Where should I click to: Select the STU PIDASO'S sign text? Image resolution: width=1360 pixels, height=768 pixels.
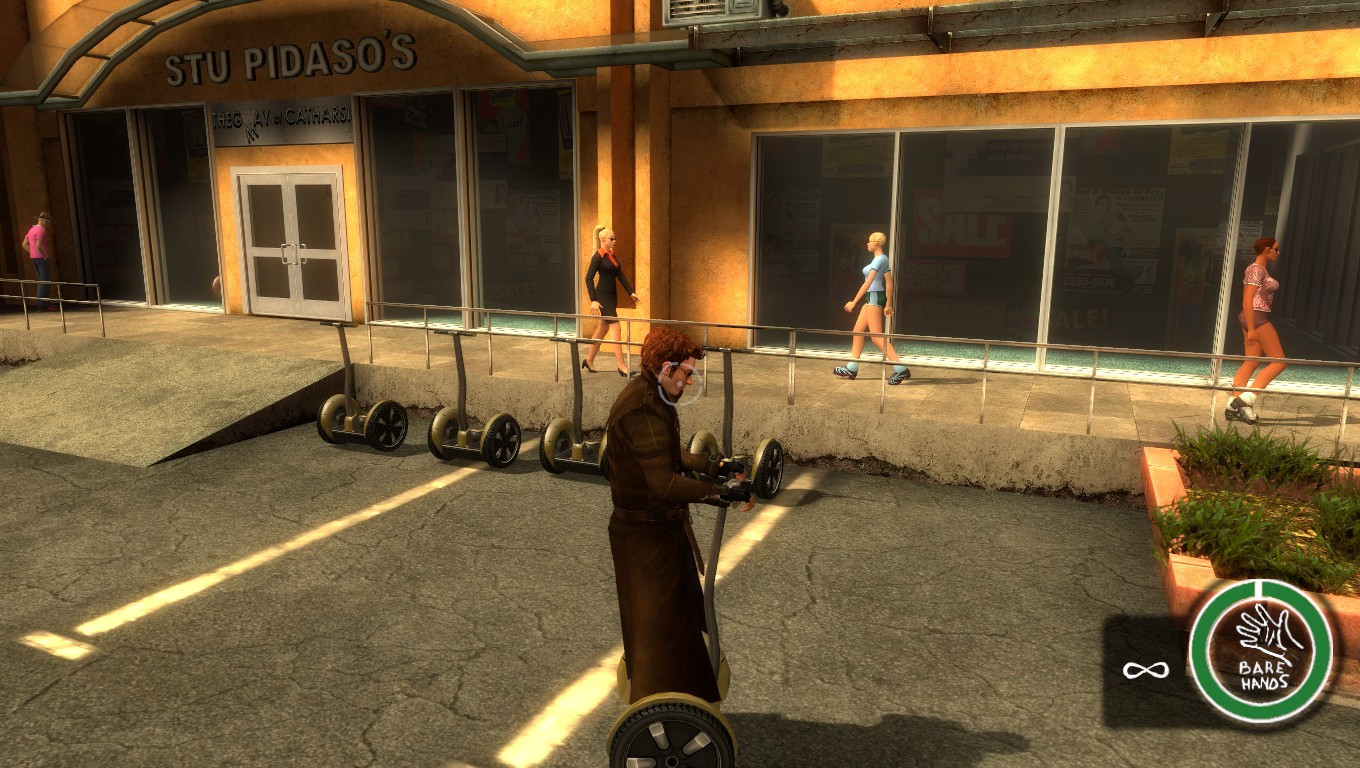[x=290, y=60]
